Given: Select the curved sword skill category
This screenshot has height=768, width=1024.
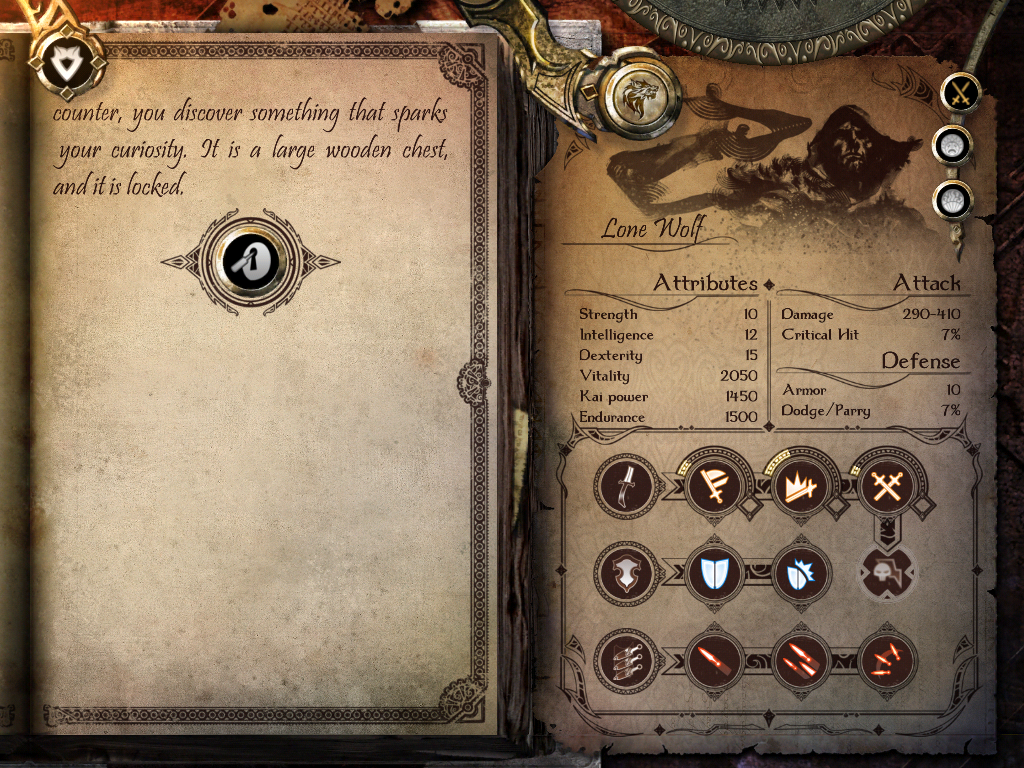Looking at the screenshot, I should (x=628, y=487).
